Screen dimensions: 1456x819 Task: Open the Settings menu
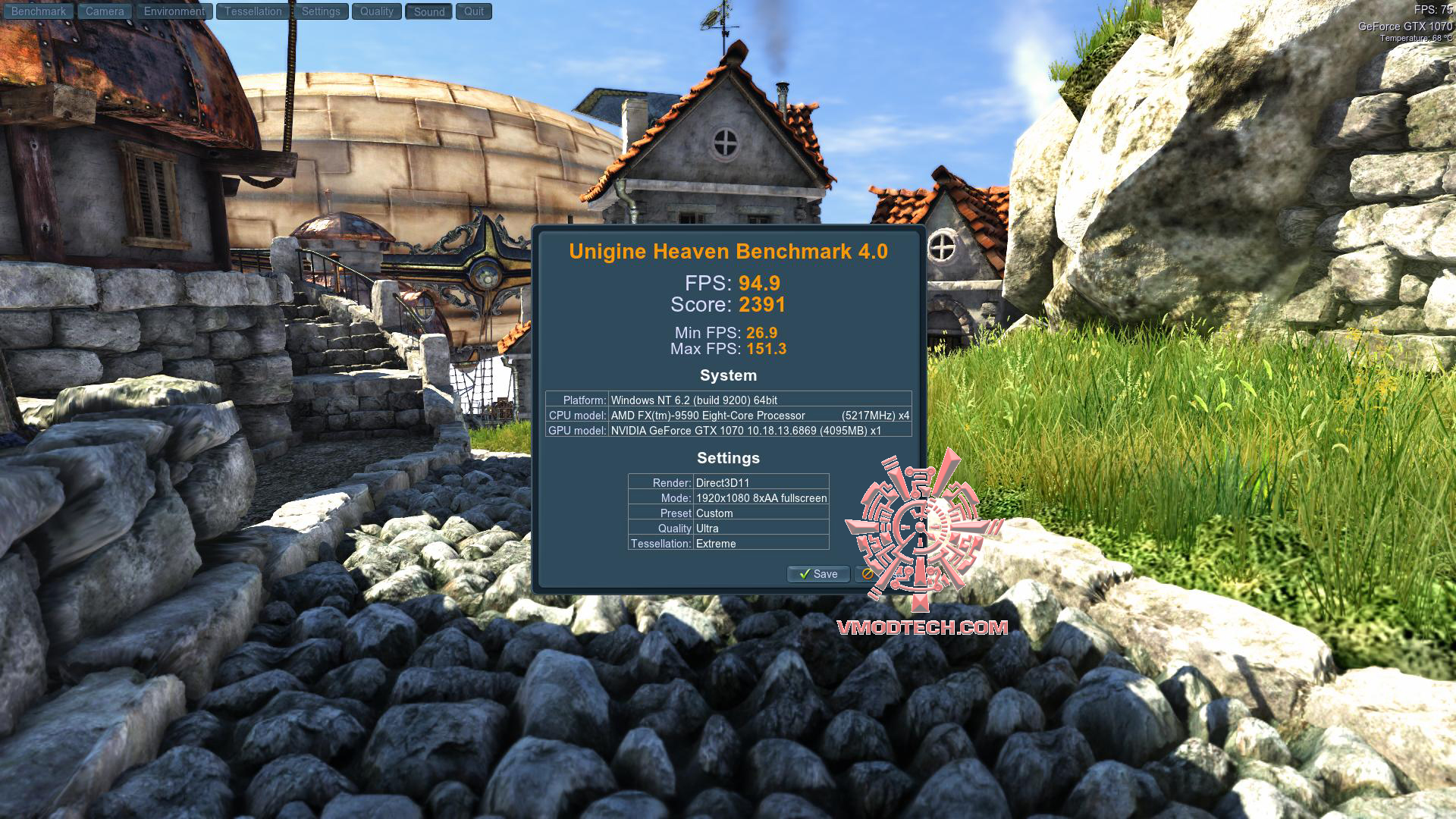[x=321, y=11]
